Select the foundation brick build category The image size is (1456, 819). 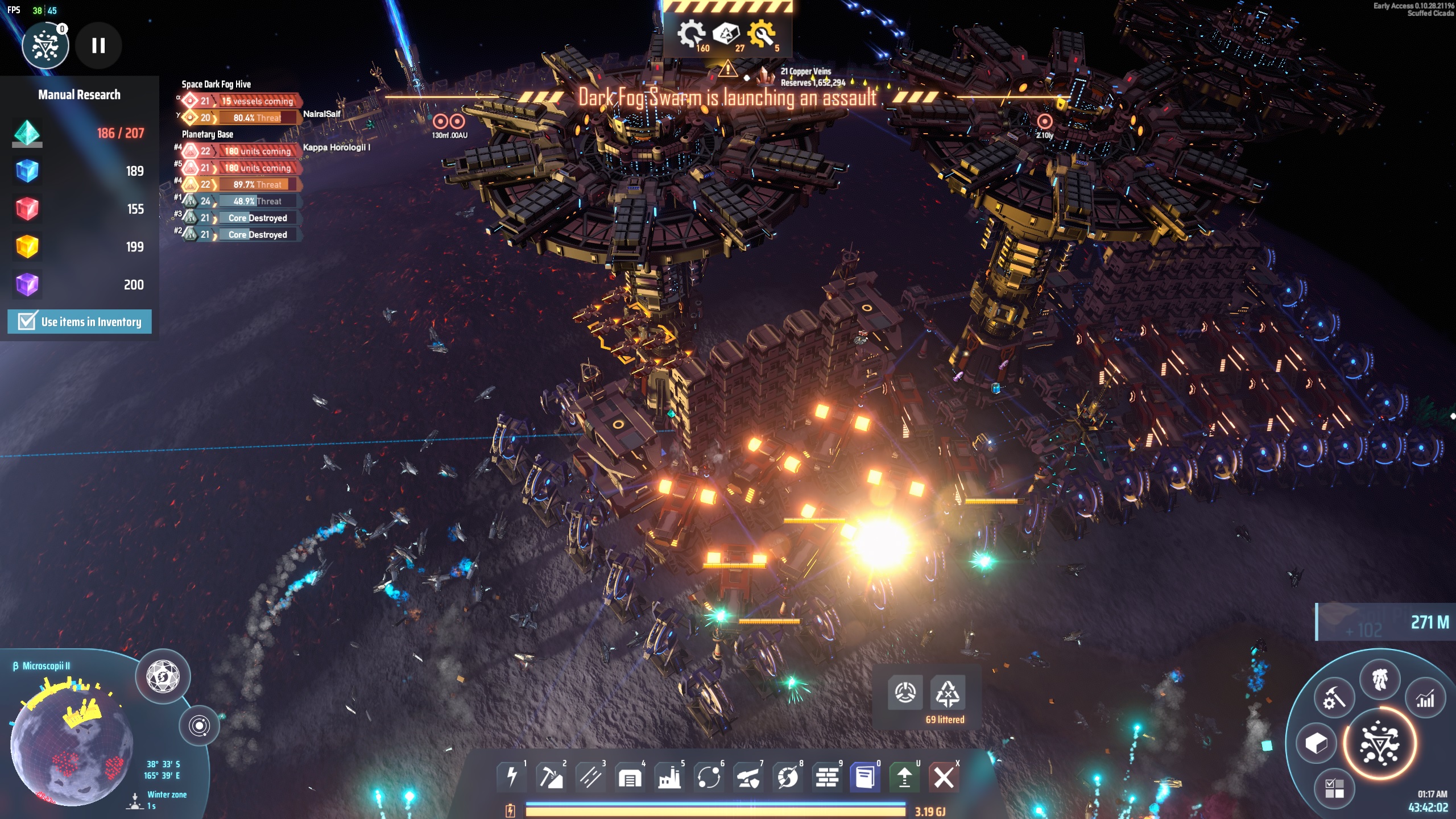(x=826, y=777)
